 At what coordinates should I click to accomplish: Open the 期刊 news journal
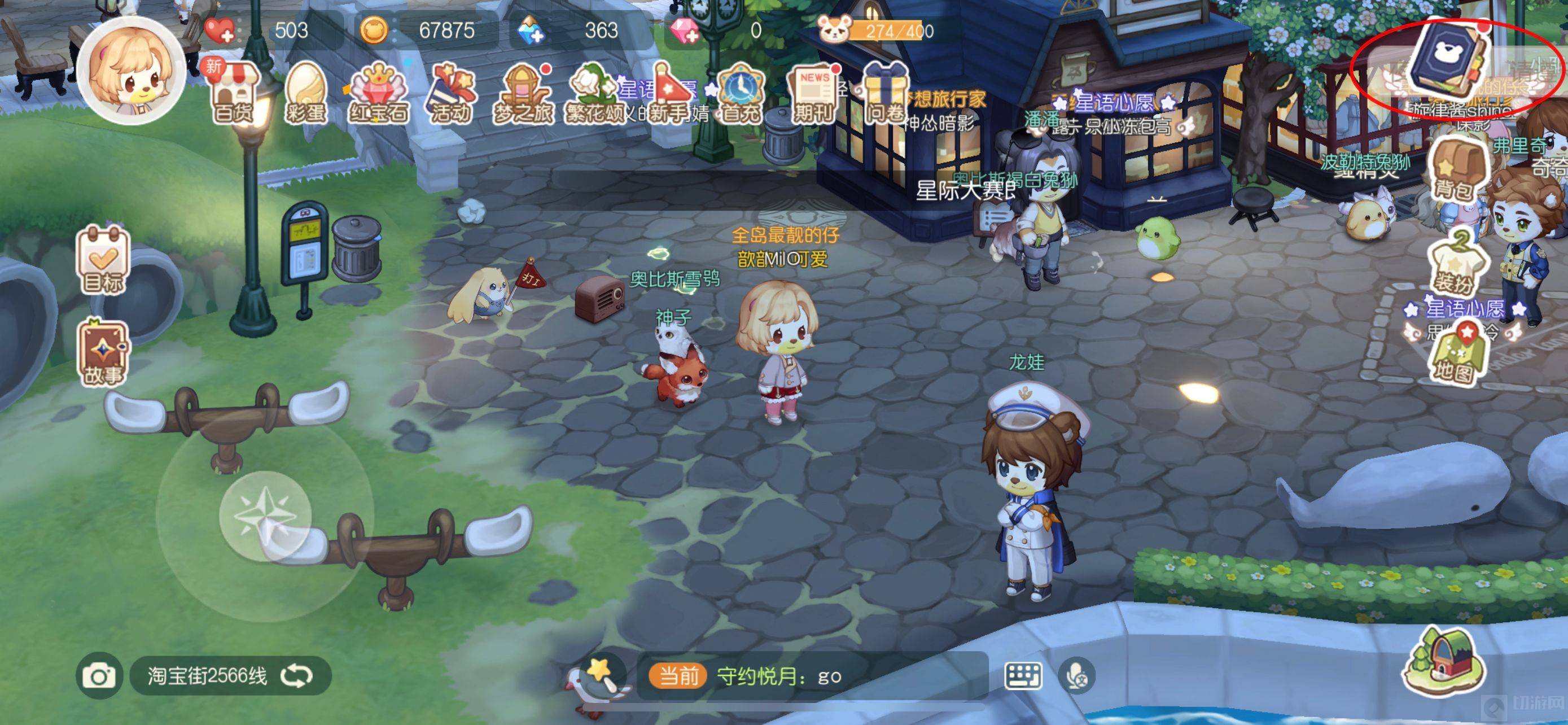click(813, 94)
